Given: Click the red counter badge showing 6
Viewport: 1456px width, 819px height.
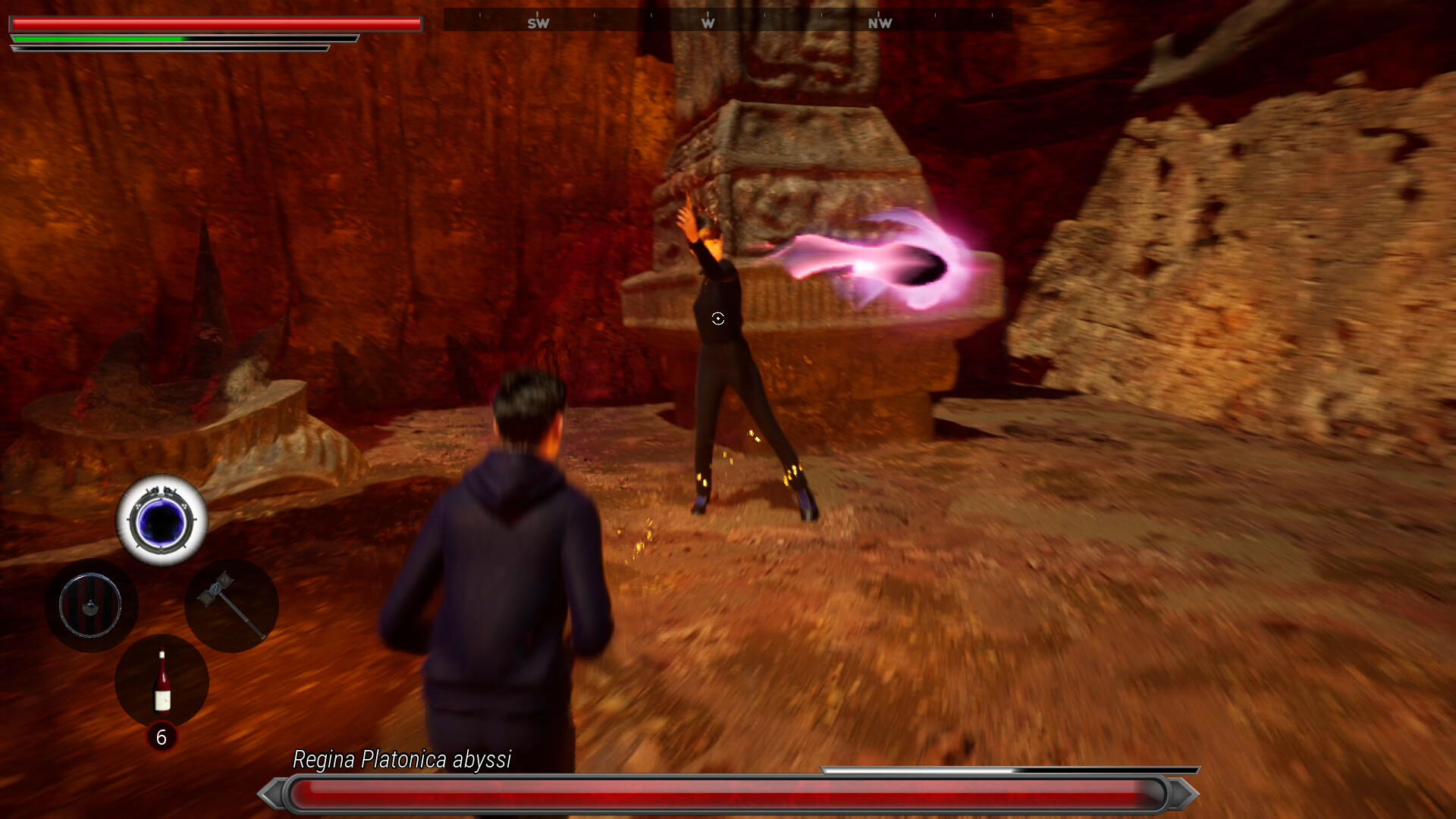Looking at the screenshot, I should [x=162, y=736].
